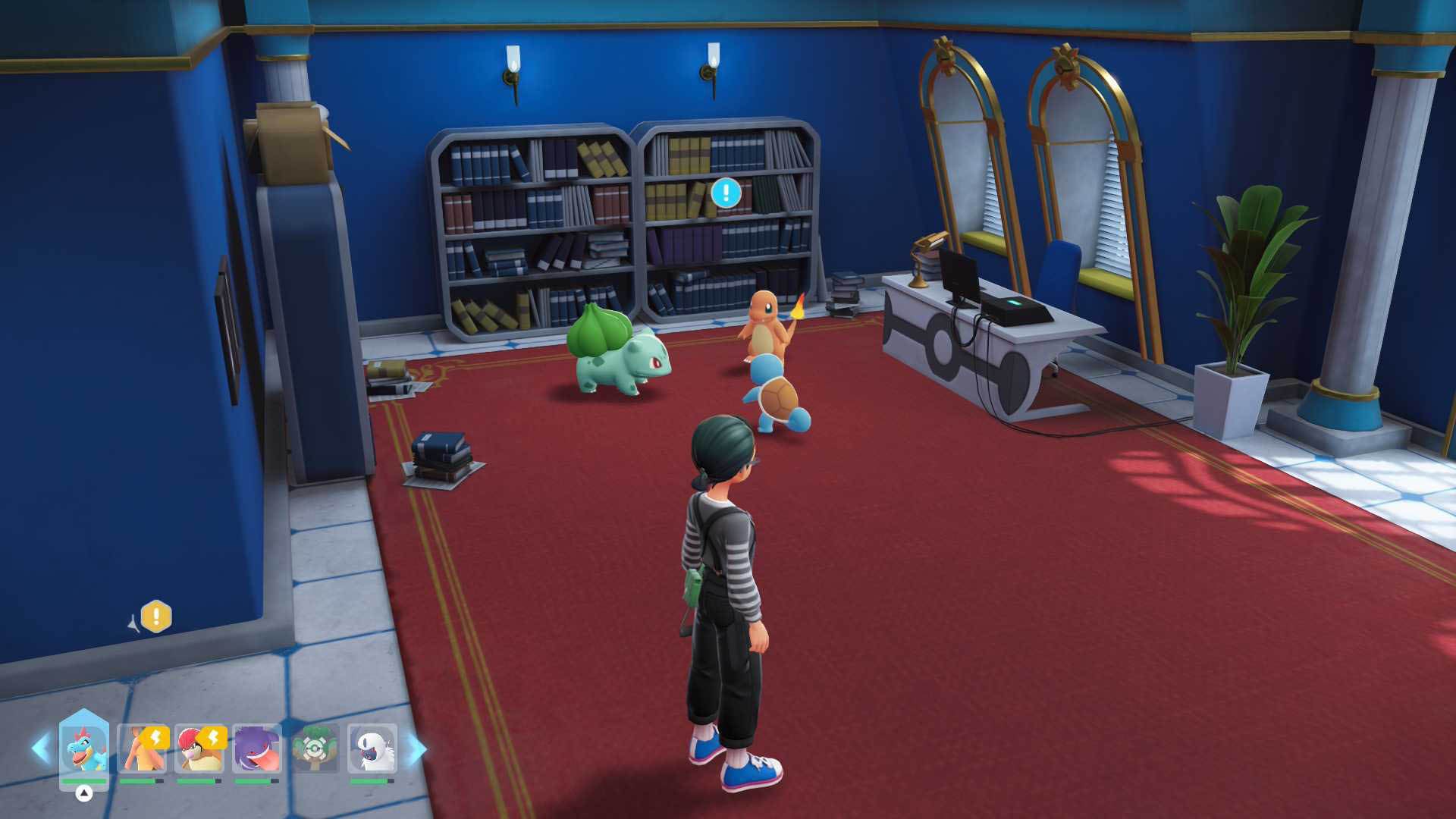Cycle party right with the arrow
Screen dimensions: 1456x819
(x=418, y=749)
